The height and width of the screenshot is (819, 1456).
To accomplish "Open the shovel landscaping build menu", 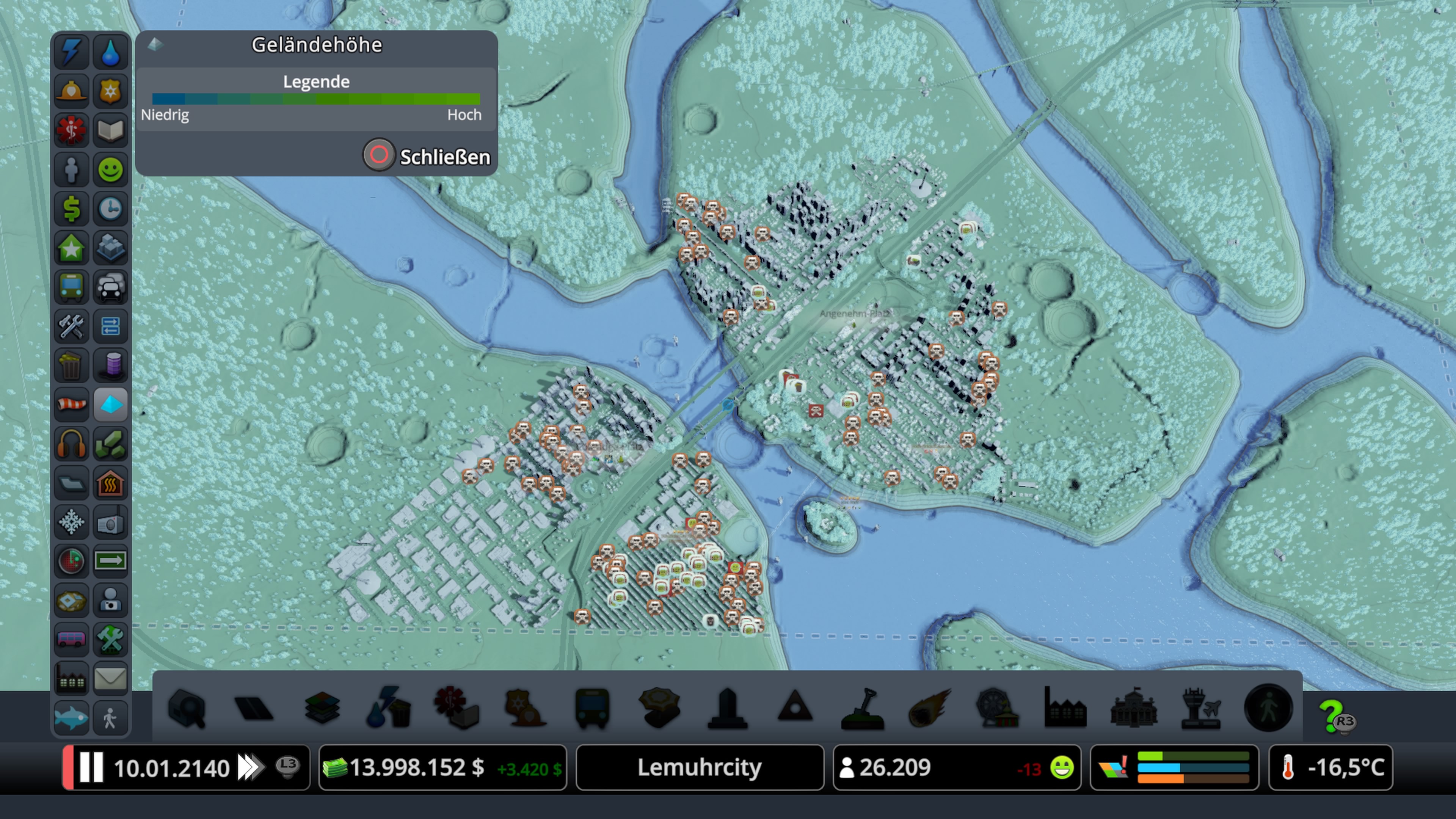I will [x=863, y=708].
